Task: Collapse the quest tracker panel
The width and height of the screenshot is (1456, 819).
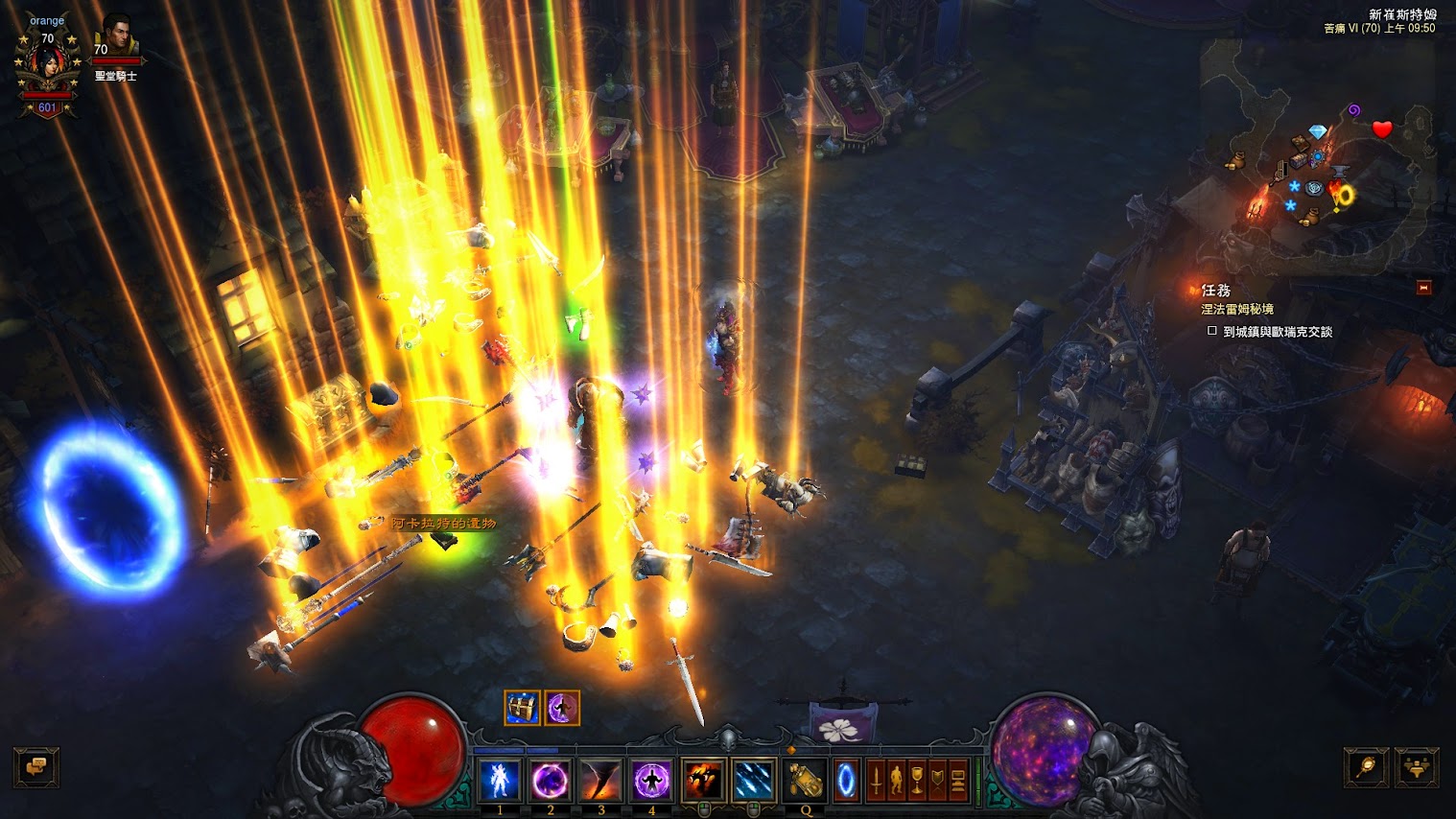Action: [1423, 288]
